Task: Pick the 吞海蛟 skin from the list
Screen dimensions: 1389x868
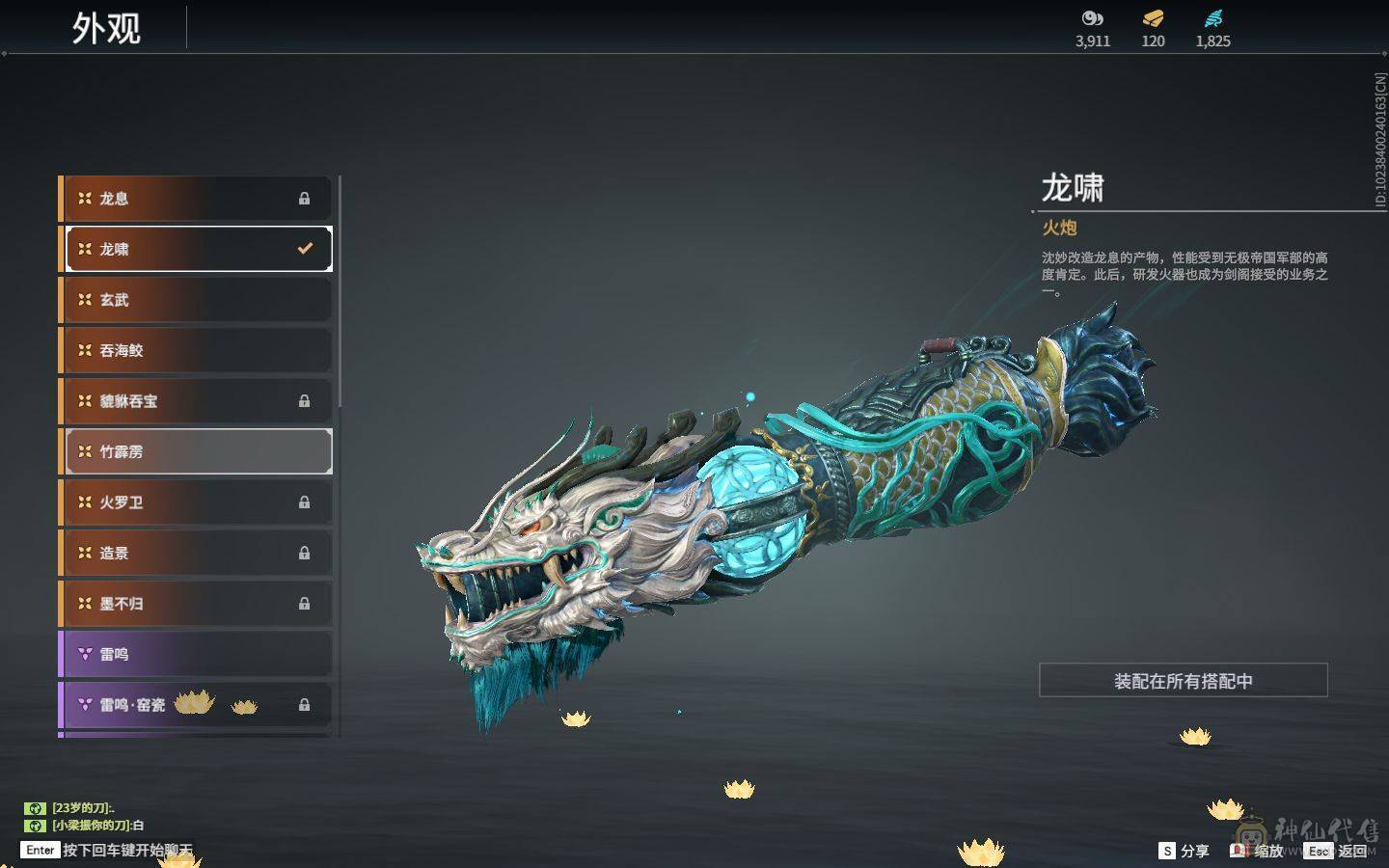Action: (x=197, y=350)
